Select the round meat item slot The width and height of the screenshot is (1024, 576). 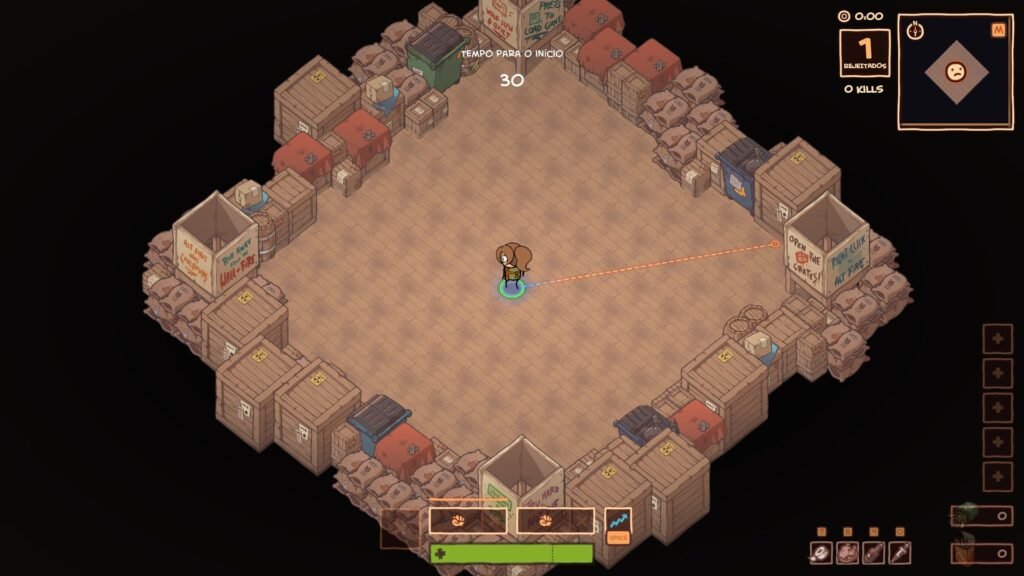click(847, 551)
